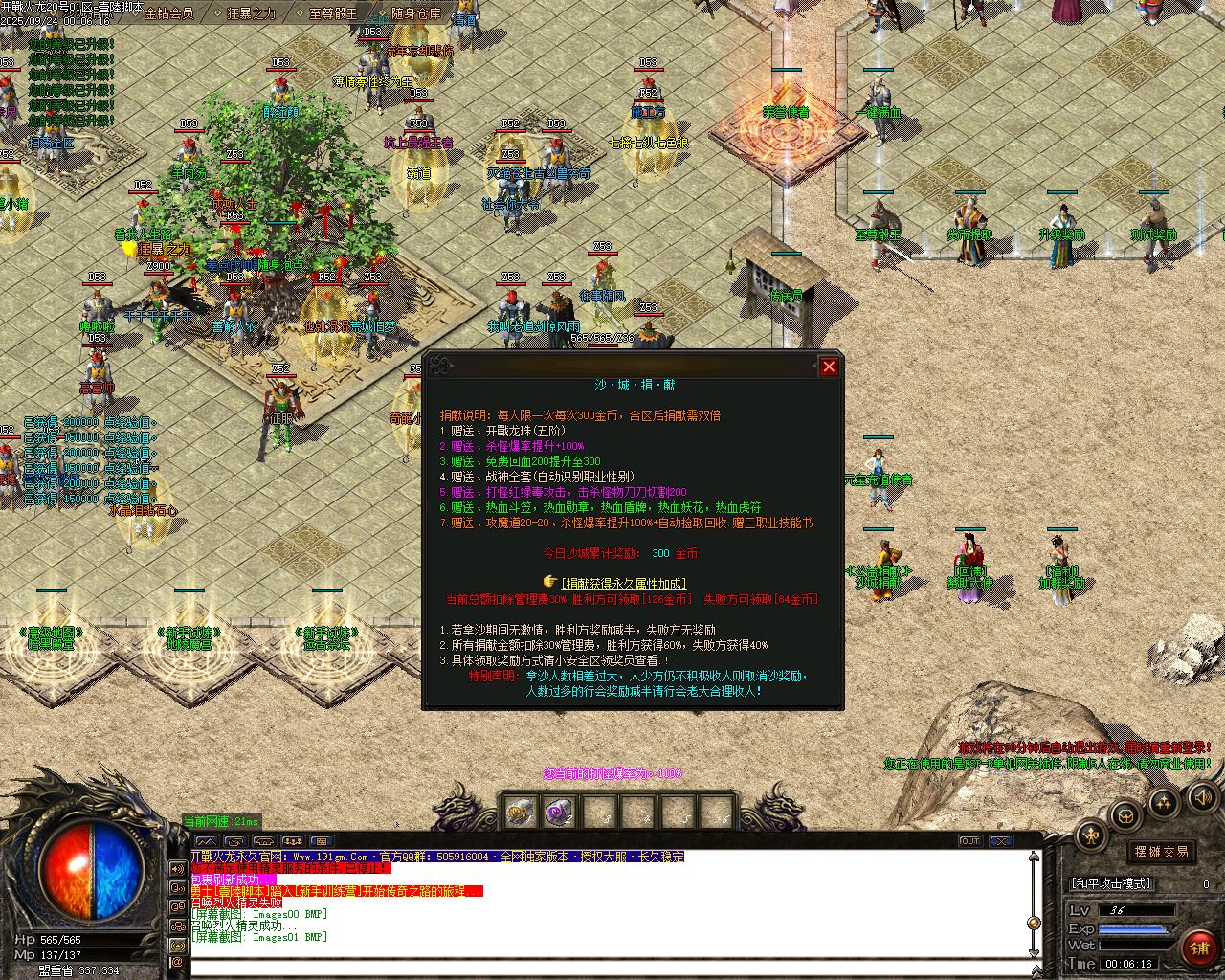Click the group-of-people icon above the chat
The height and width of the screenshot is (980, 1225).
click(x=293, y=840)
